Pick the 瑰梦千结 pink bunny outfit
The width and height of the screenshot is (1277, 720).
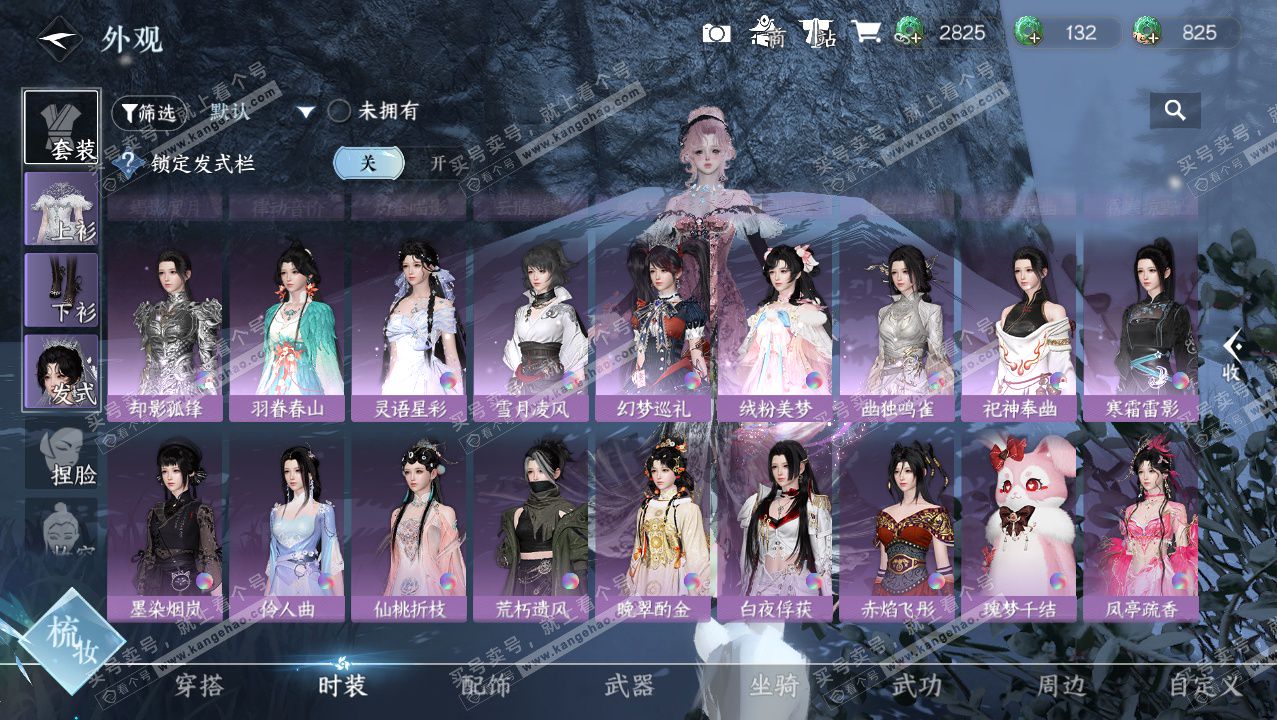(1019, 527)
